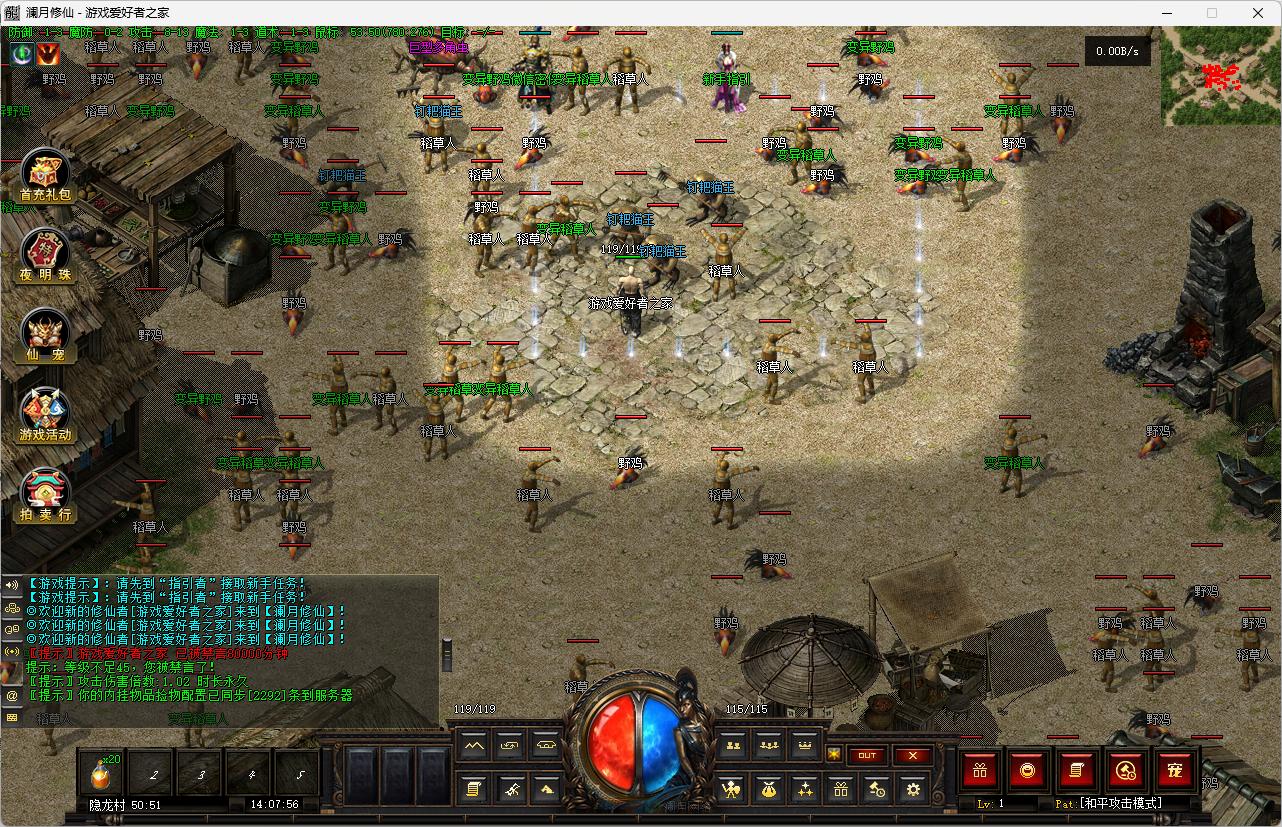Click the red 宠 pet button
Viewport: 1282px width, 827px height.
point(1175,770)
